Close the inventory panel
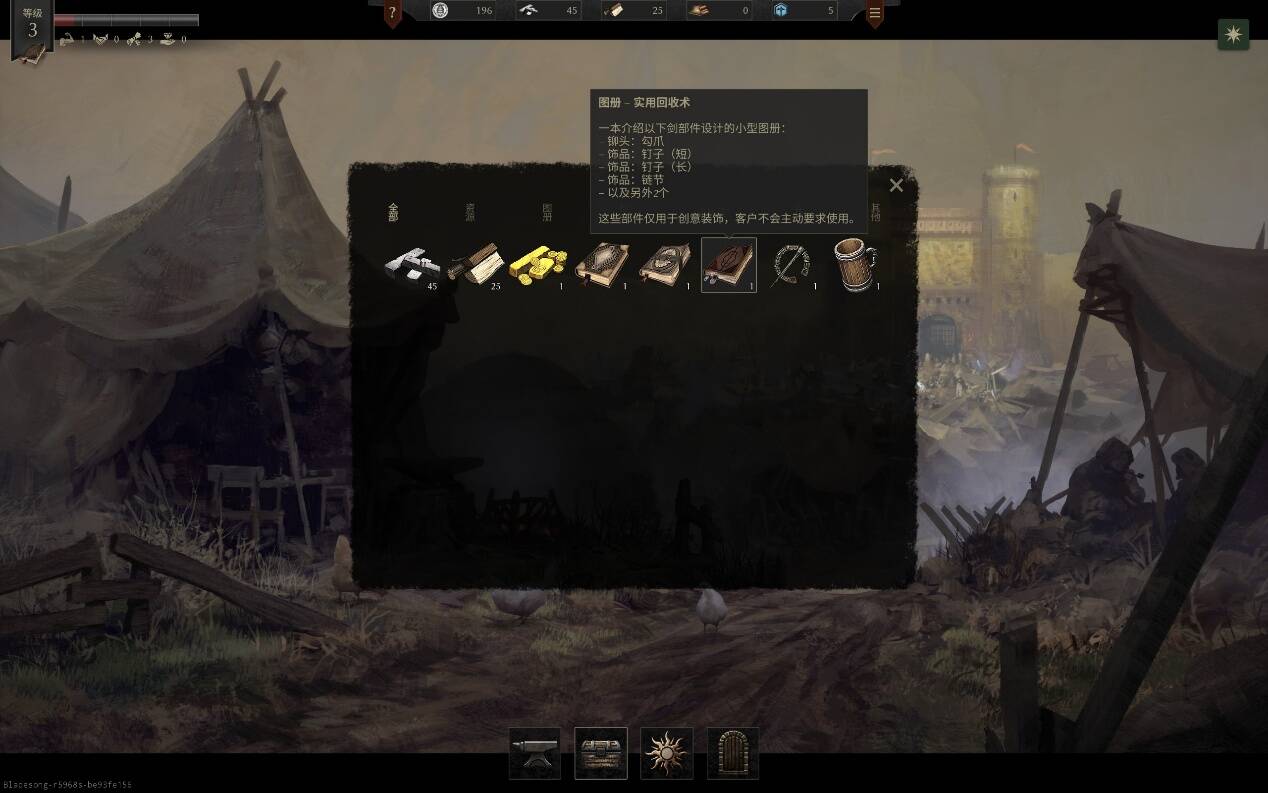This screenshot has width=1268, height=793. (896, 185)
